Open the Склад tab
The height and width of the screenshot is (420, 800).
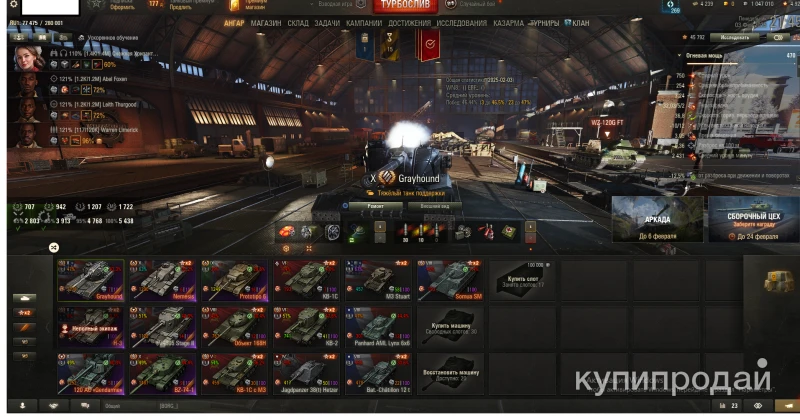tap(298, 22)
